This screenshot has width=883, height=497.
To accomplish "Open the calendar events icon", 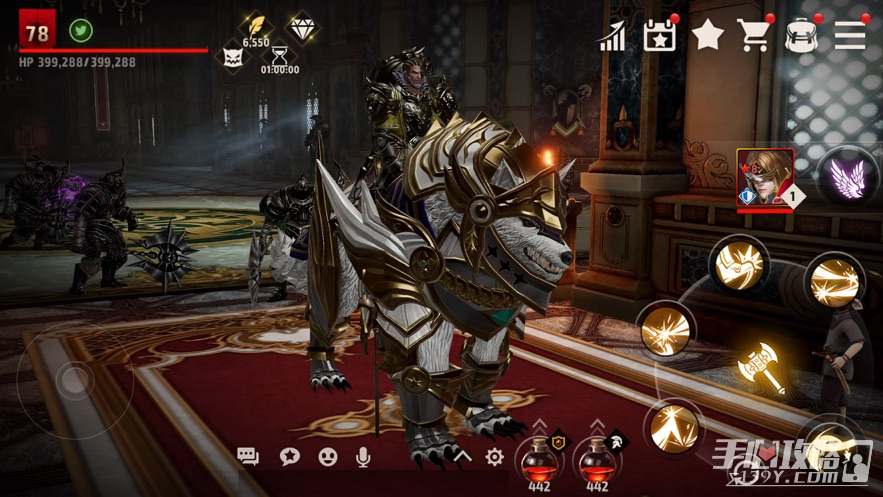I will [660, 36].
